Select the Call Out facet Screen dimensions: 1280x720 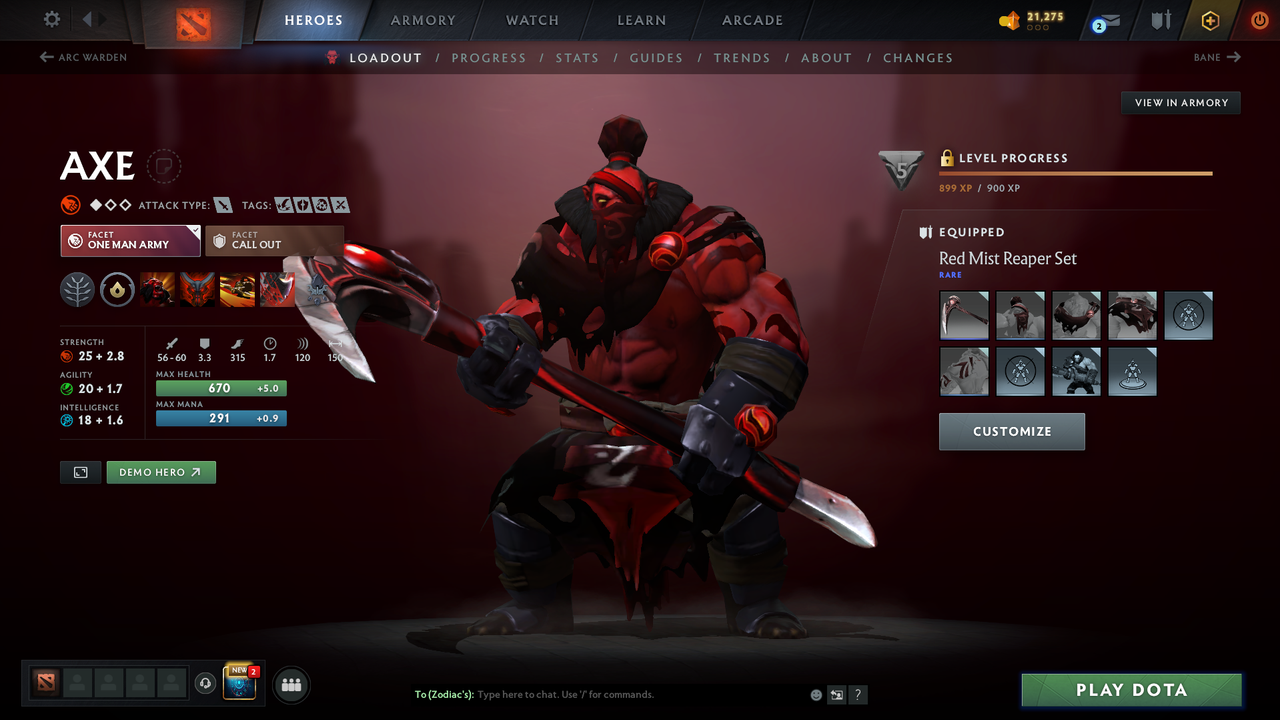point(274,240)
